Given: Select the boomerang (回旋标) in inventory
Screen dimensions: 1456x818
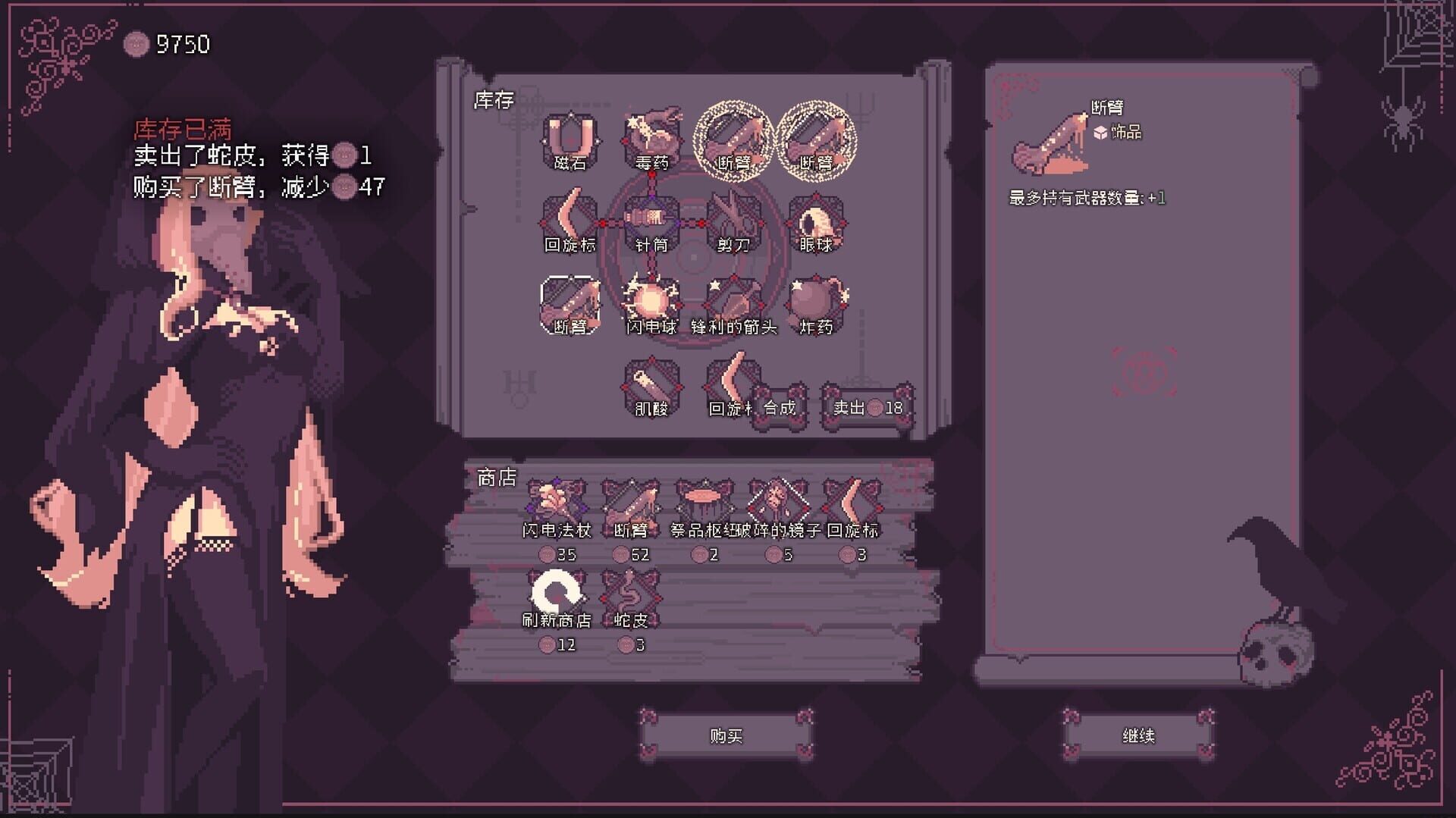Looking at the screenshot, I should coord(571,220).
